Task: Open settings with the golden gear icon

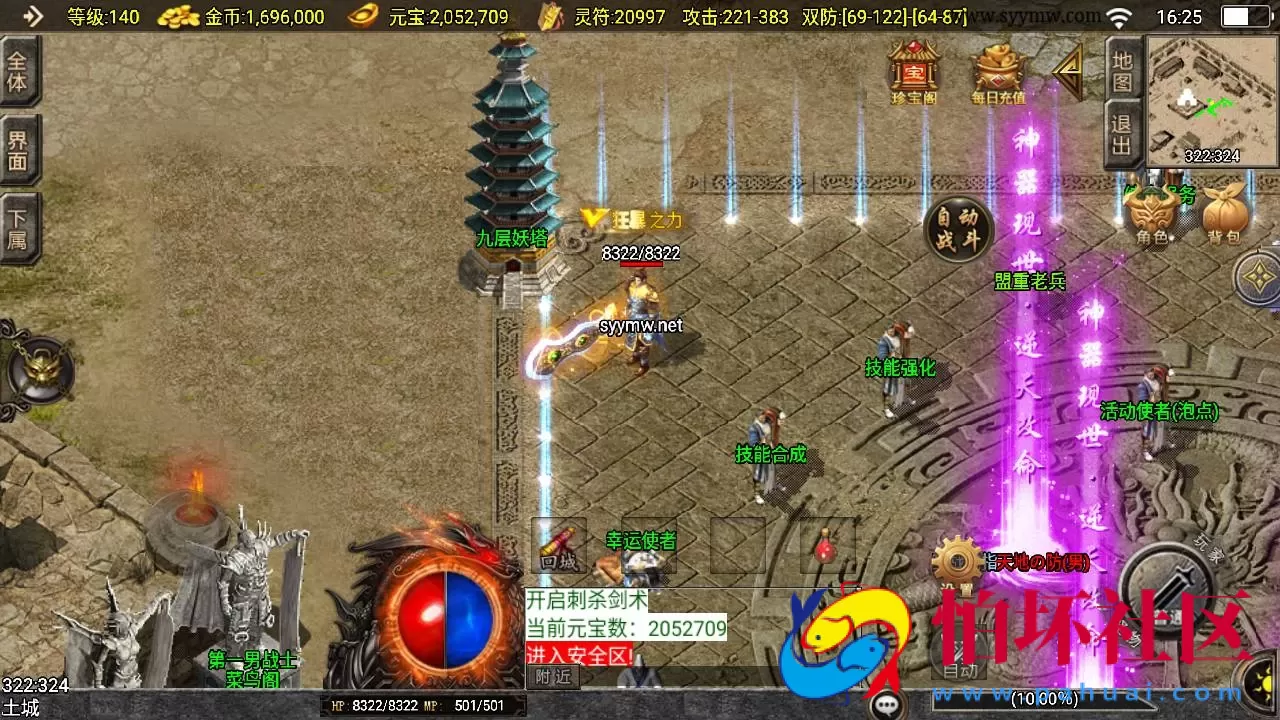Action: (957, 561)
